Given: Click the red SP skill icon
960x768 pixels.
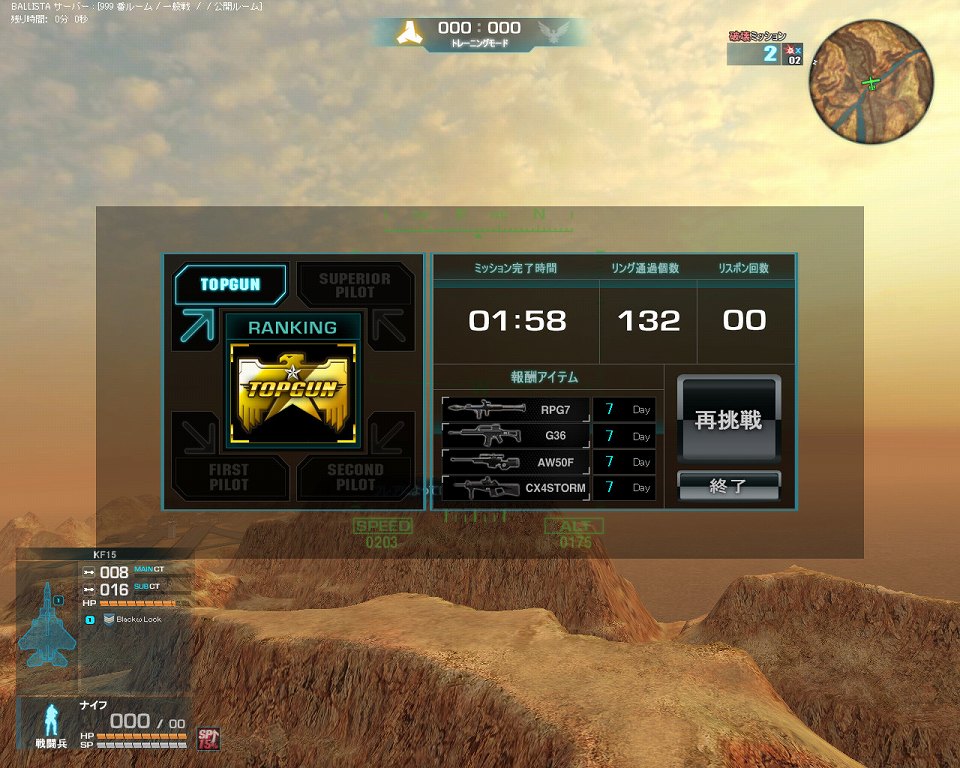Looking at the screenshot, I should point(207,738).
